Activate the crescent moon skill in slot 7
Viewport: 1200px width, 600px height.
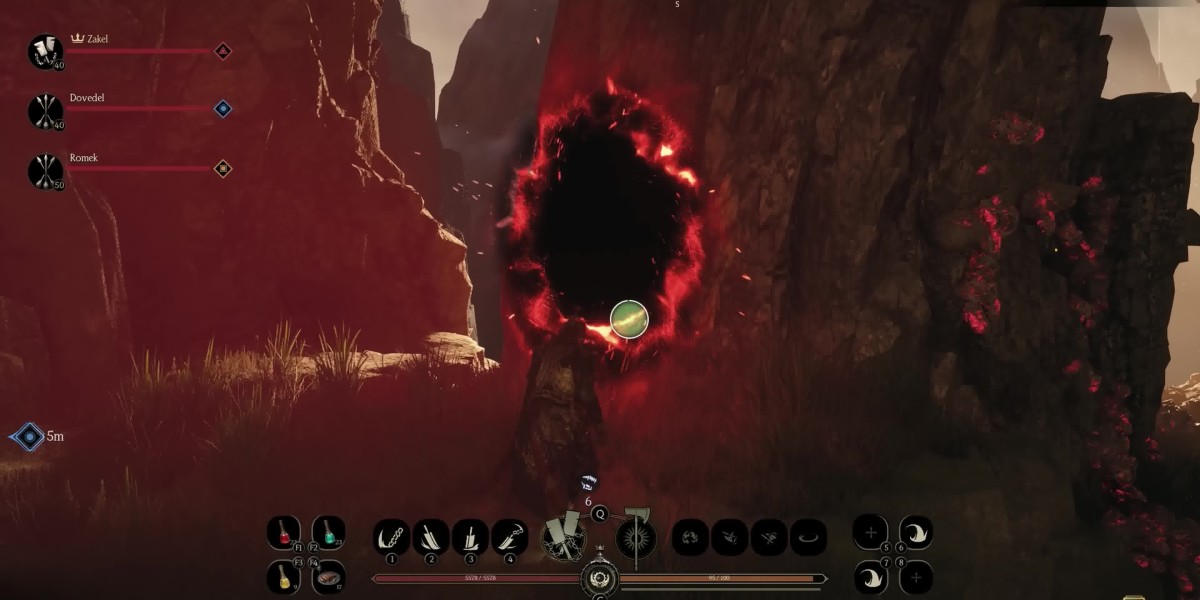pos(871,576)
